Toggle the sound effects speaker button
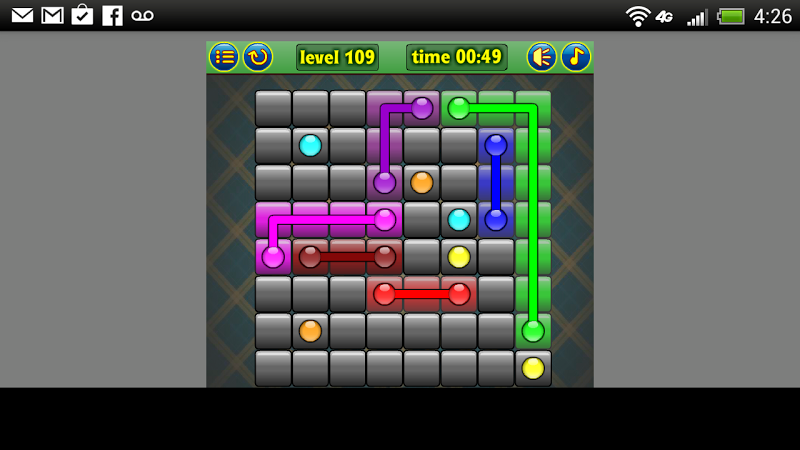The image size is (800, 450). click(542, 57)
